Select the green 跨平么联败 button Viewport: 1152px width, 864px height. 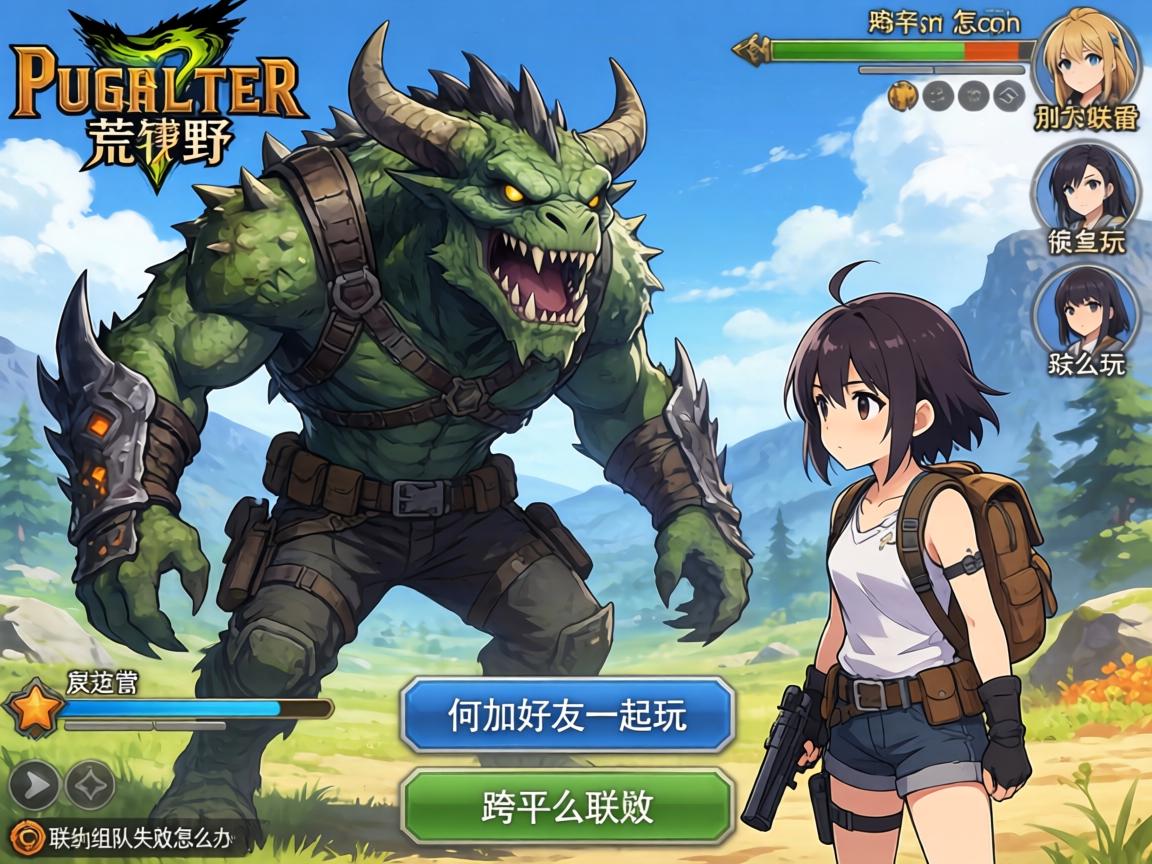[x=567, y=805]
